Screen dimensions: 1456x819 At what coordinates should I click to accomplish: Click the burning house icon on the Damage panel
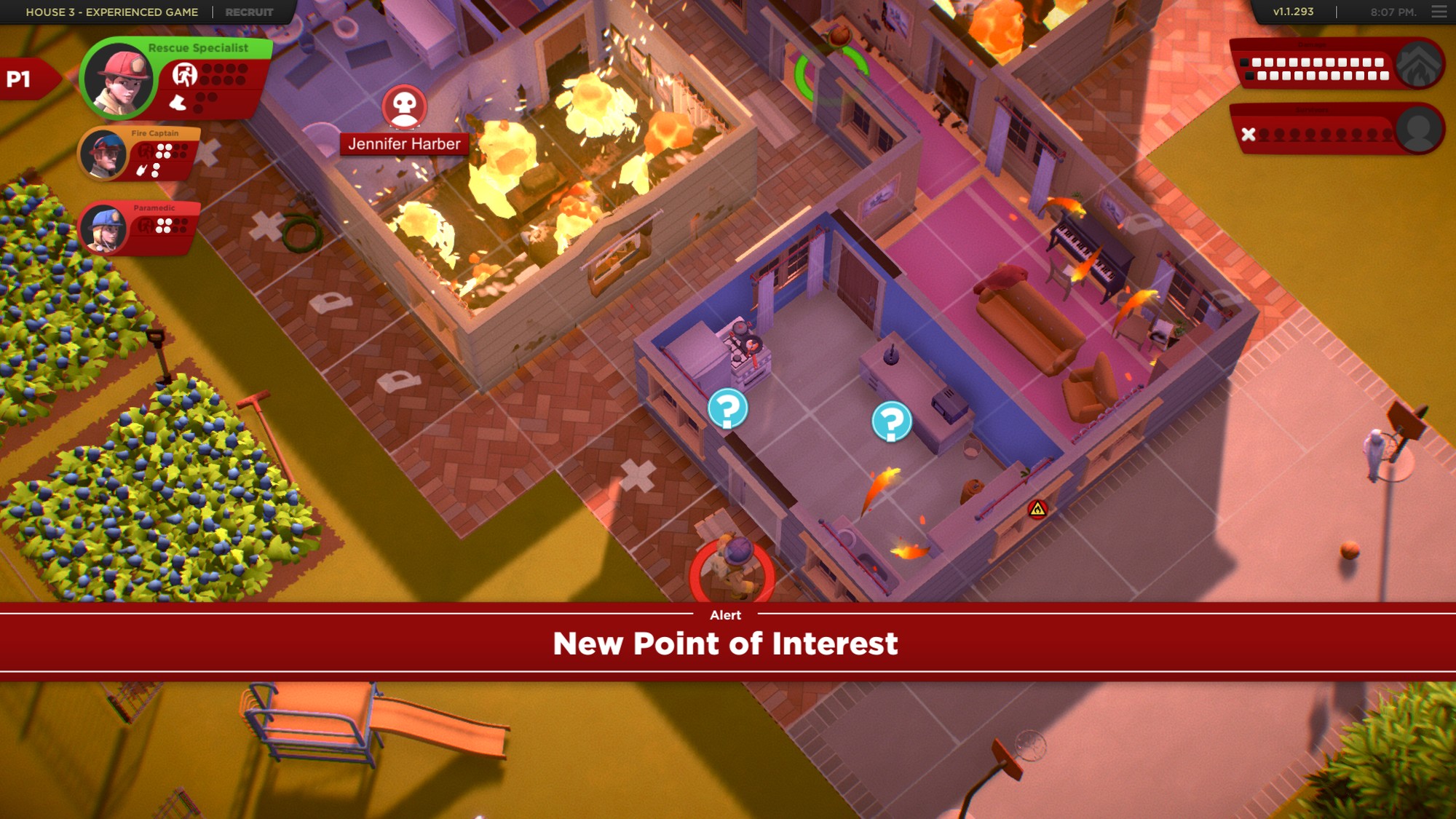point(1420,63)
